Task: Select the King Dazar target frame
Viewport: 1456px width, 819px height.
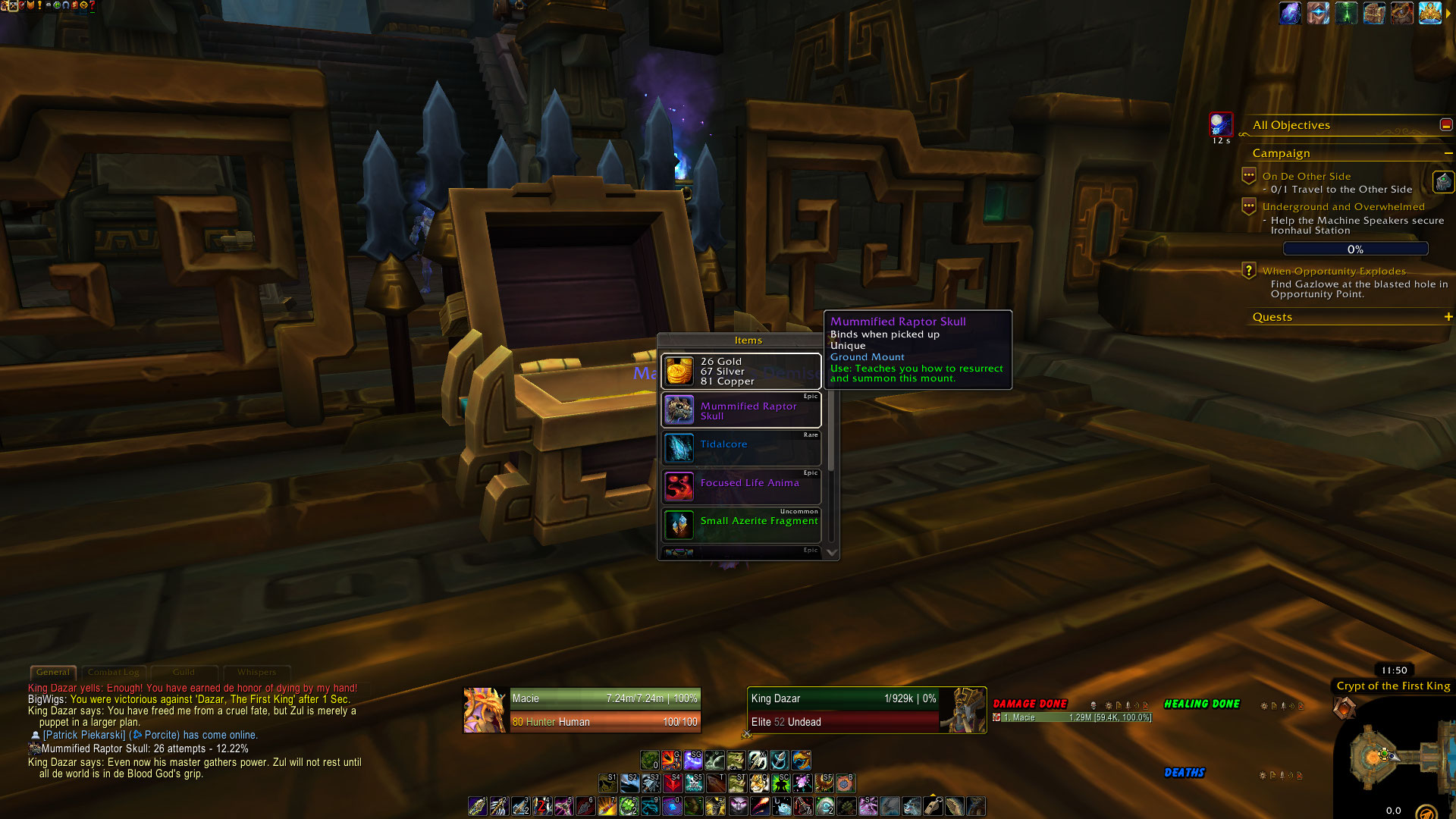Action: pyautogui.click(x=842, y=710)
